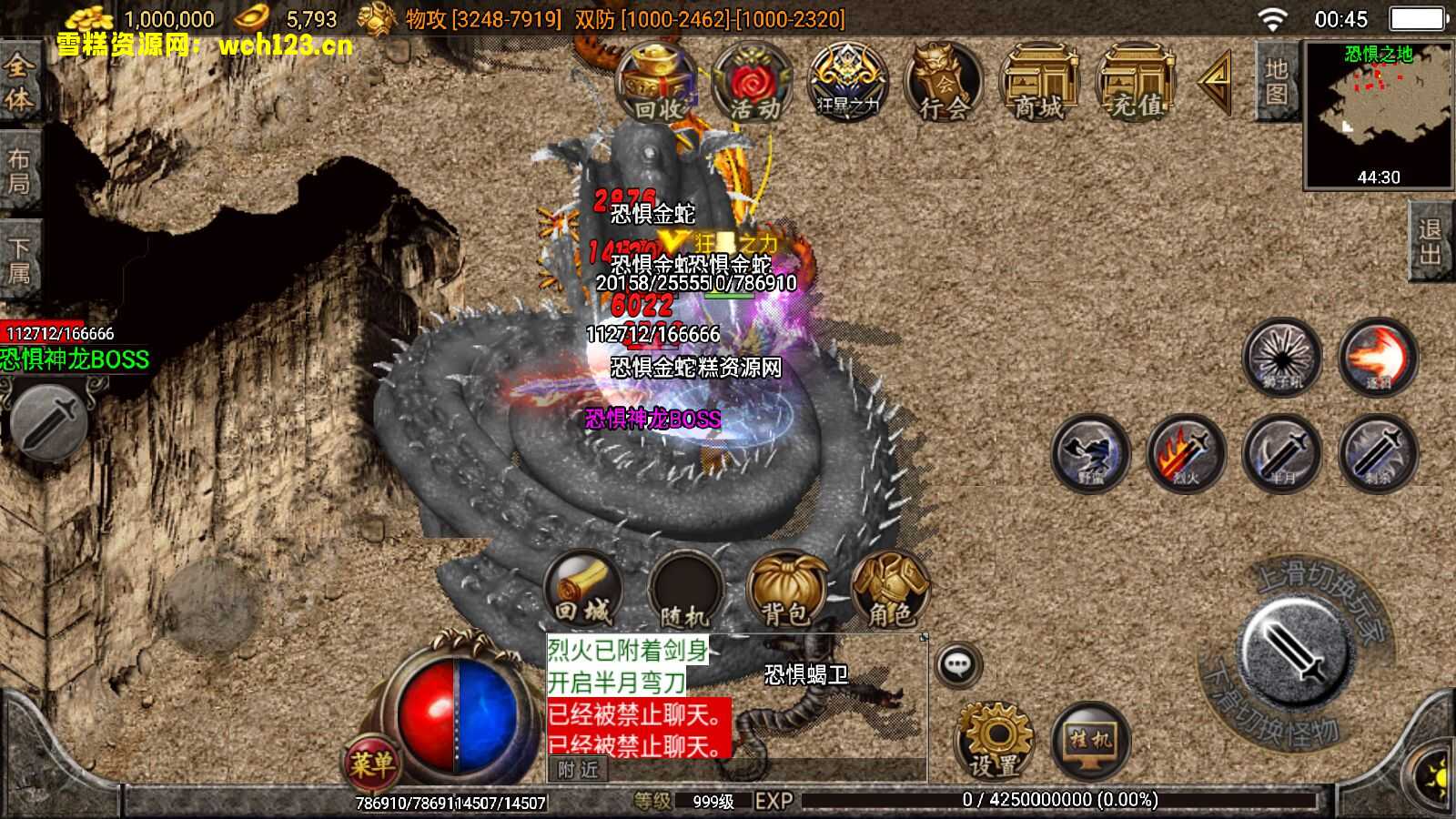Switch to the 附近 nearby chat tab
The width and height of the screenshot is (1456, 819).
tap(578, 770)
